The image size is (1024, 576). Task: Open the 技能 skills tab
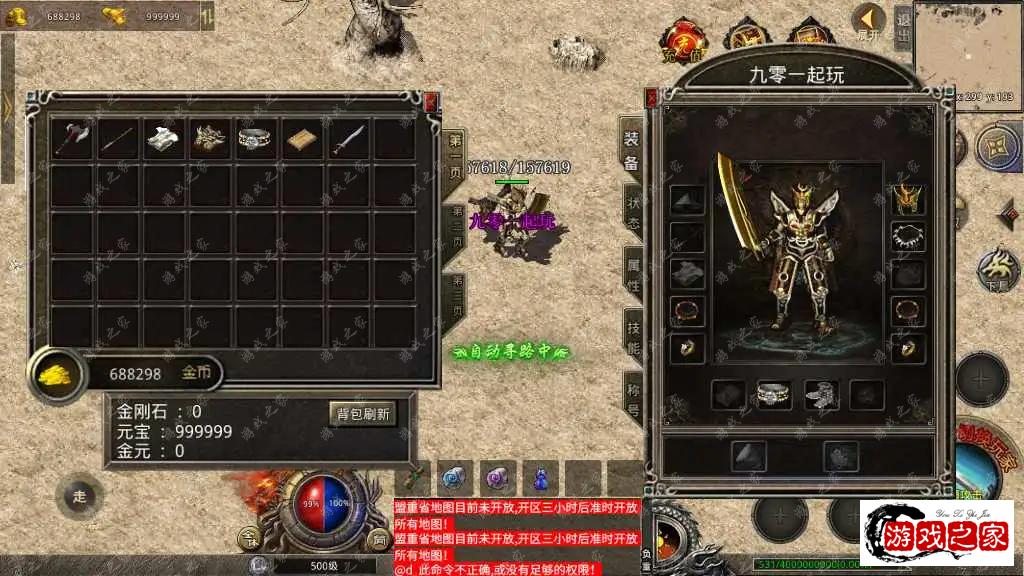[632, 336]
